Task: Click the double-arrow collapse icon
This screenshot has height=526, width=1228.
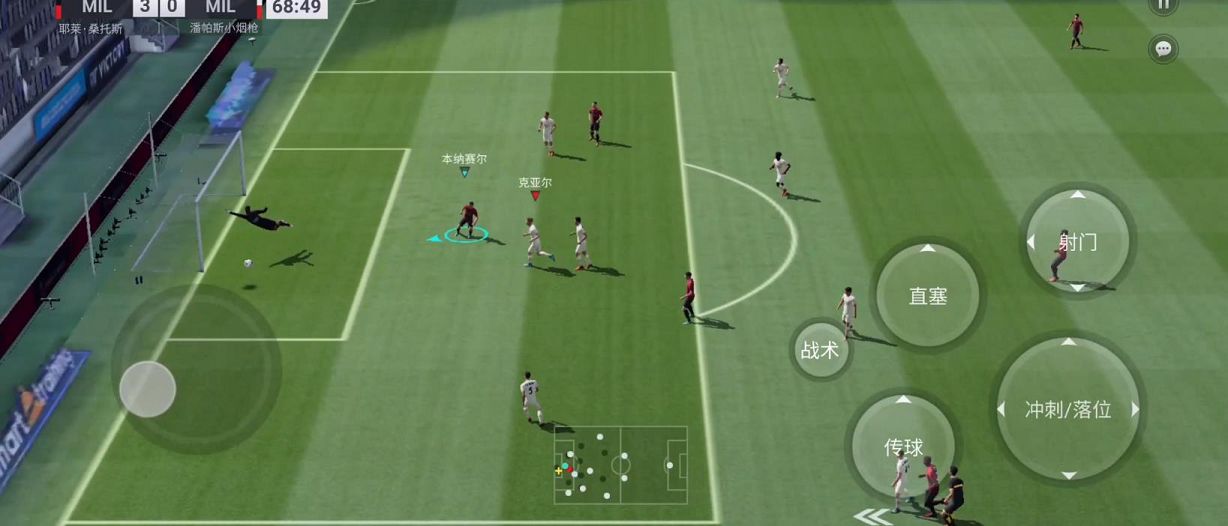Action: point(874,517)
